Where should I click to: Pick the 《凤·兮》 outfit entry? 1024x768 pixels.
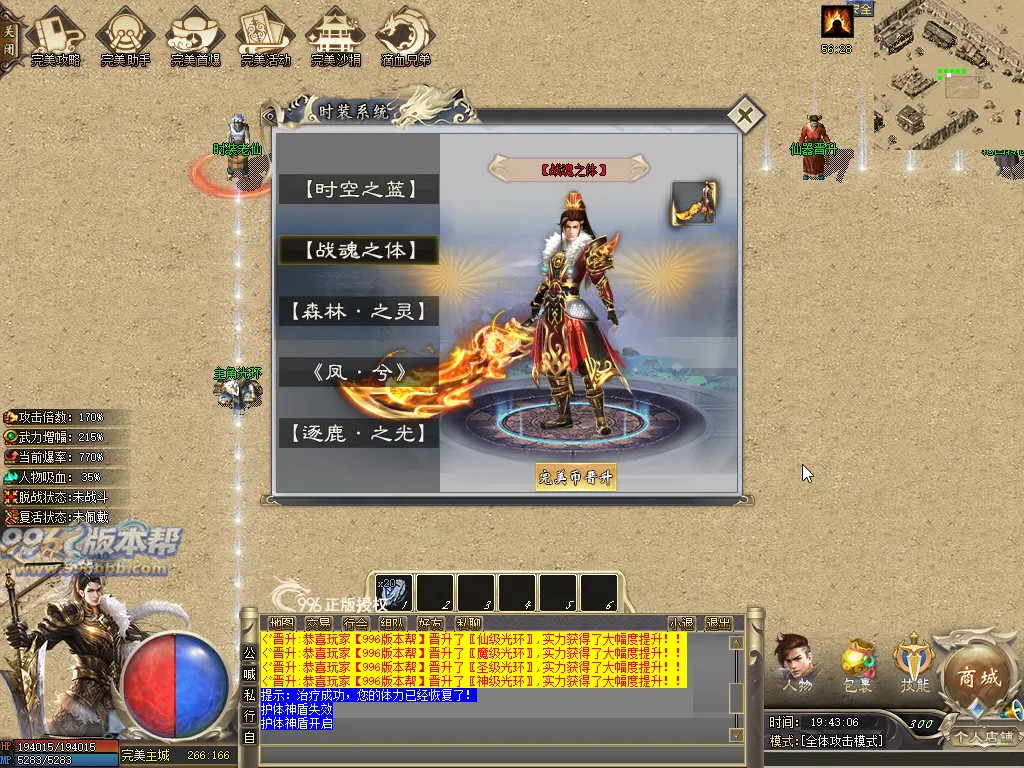359,372
